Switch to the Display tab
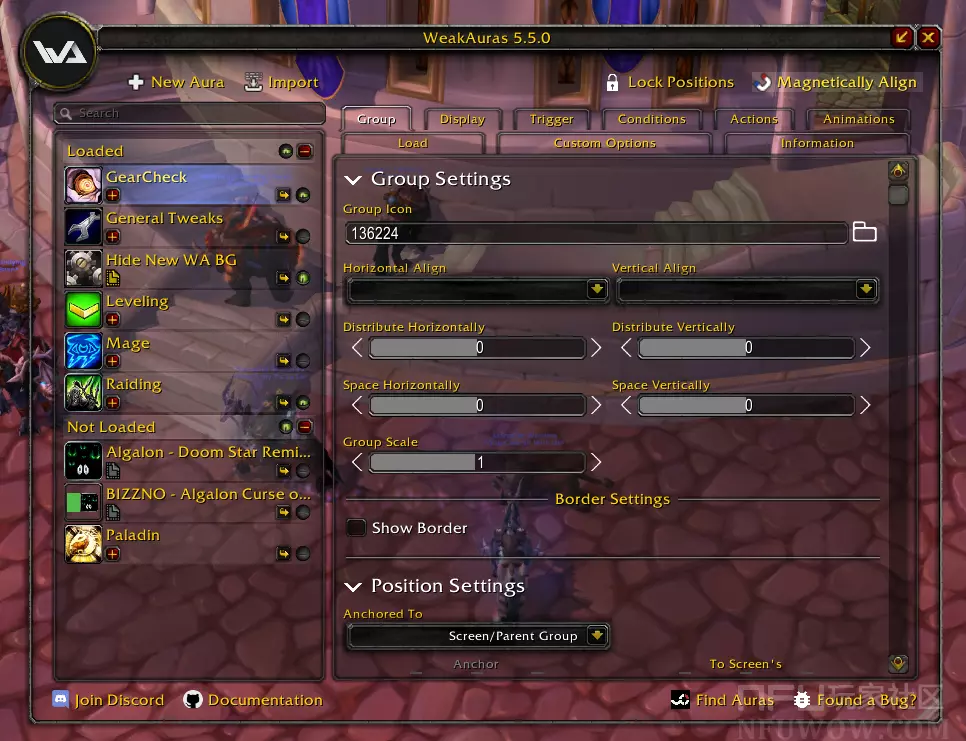This screenshot has width=966, height=741. click(462, 119)
